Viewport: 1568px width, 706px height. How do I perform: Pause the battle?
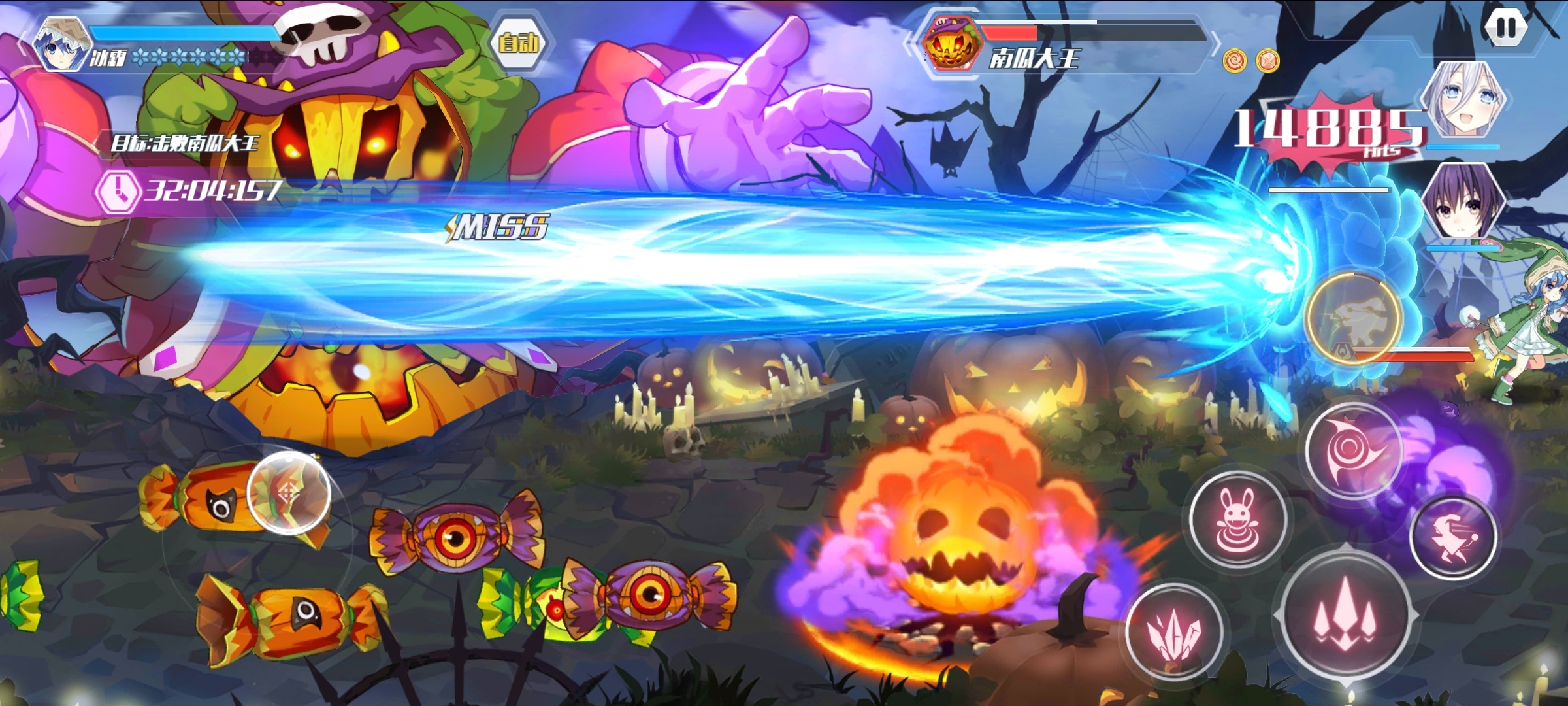pyautogui.click(x=1505, y=28)
